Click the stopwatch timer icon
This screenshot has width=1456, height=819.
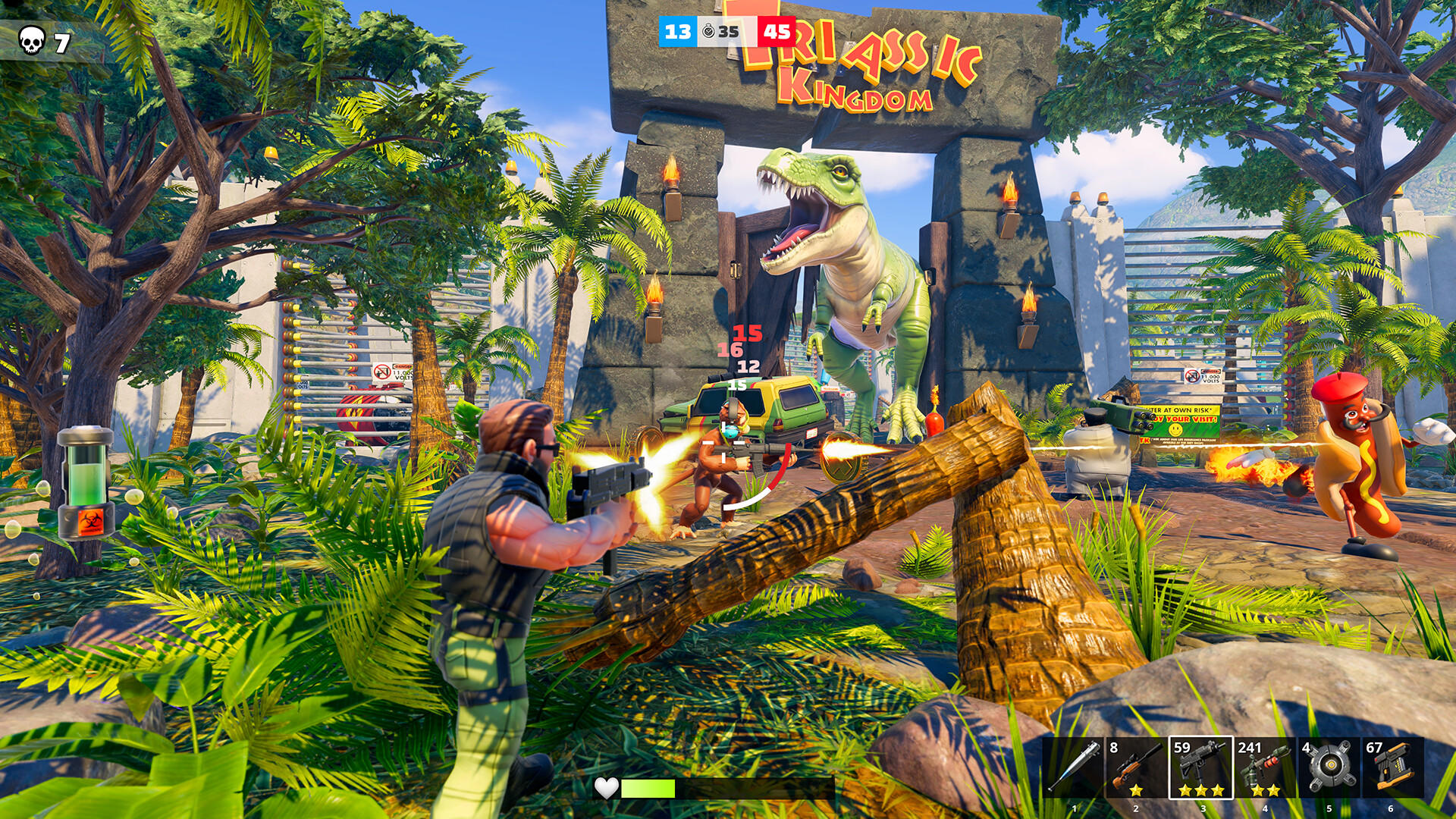pyautogui.click(x=708, y=31)
